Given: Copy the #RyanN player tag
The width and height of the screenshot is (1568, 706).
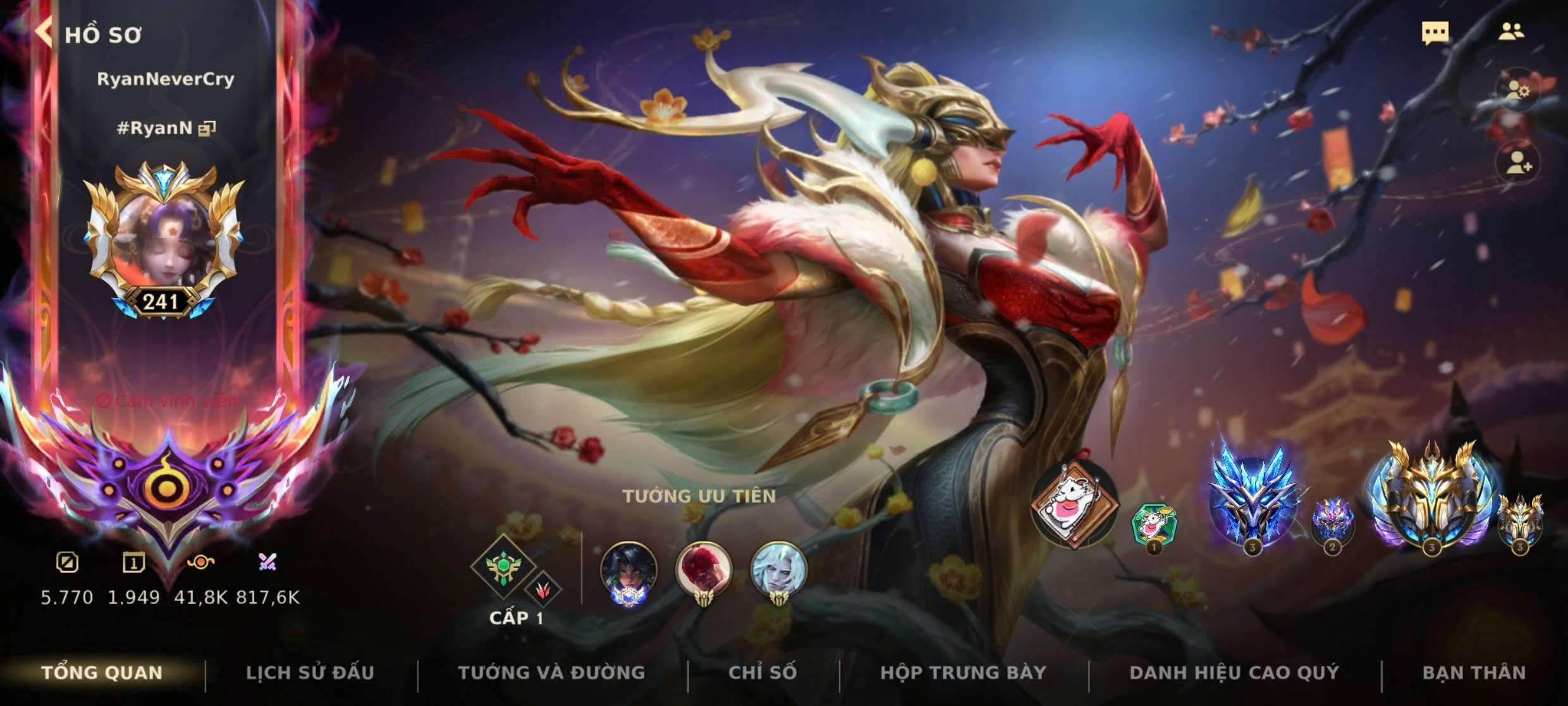Looking at the screenshot, I should tap(207, 129).
